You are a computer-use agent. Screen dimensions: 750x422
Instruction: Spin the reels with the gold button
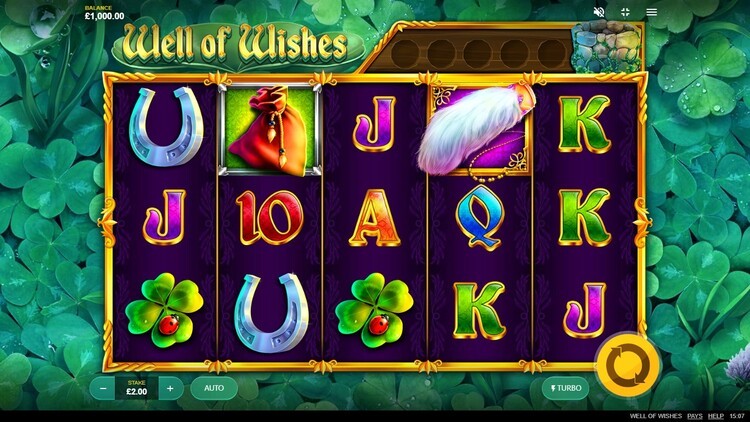pyautogui.click(x=619, y=360)
